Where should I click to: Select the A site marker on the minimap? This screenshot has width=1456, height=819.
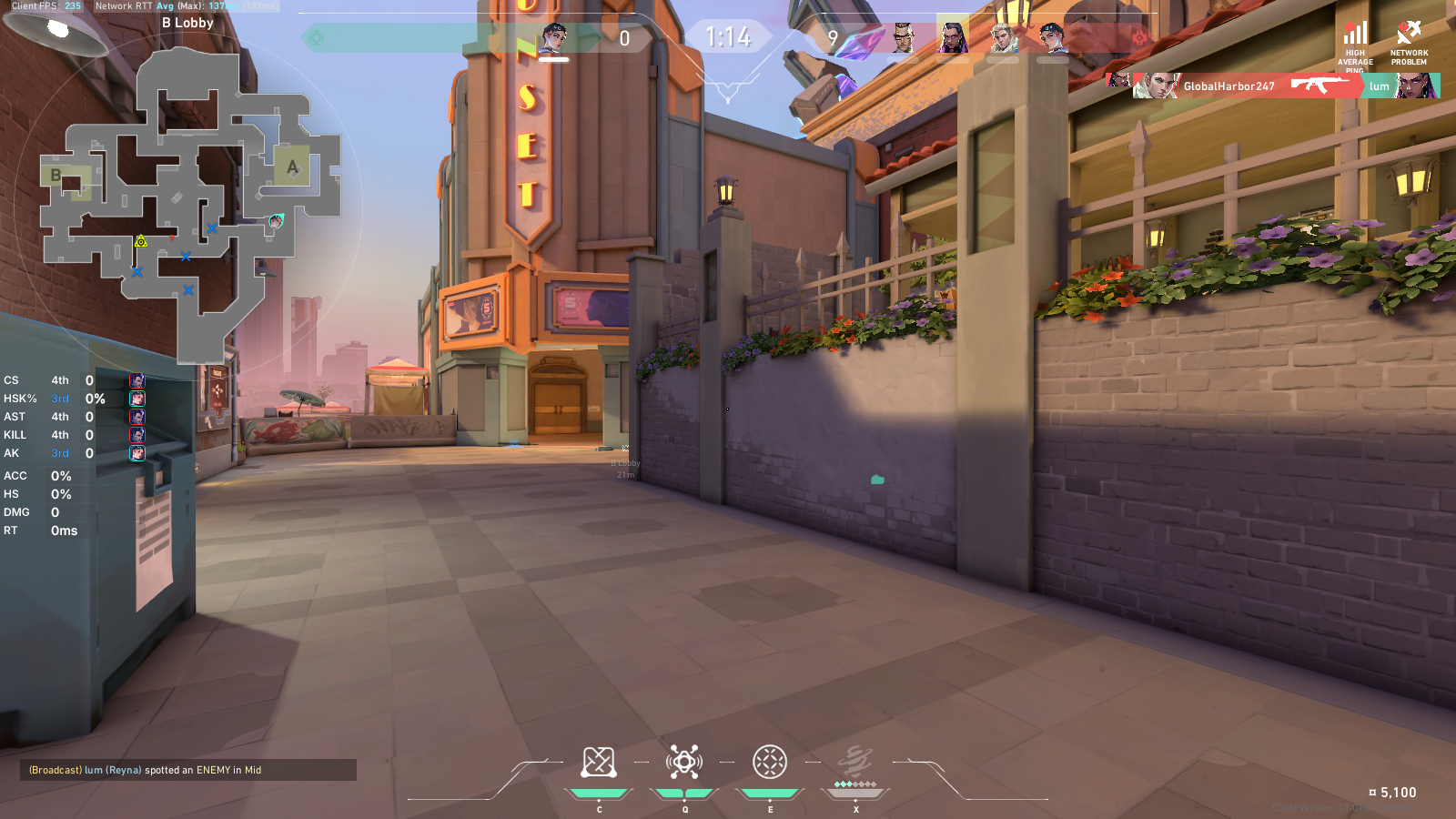(292, 167)
